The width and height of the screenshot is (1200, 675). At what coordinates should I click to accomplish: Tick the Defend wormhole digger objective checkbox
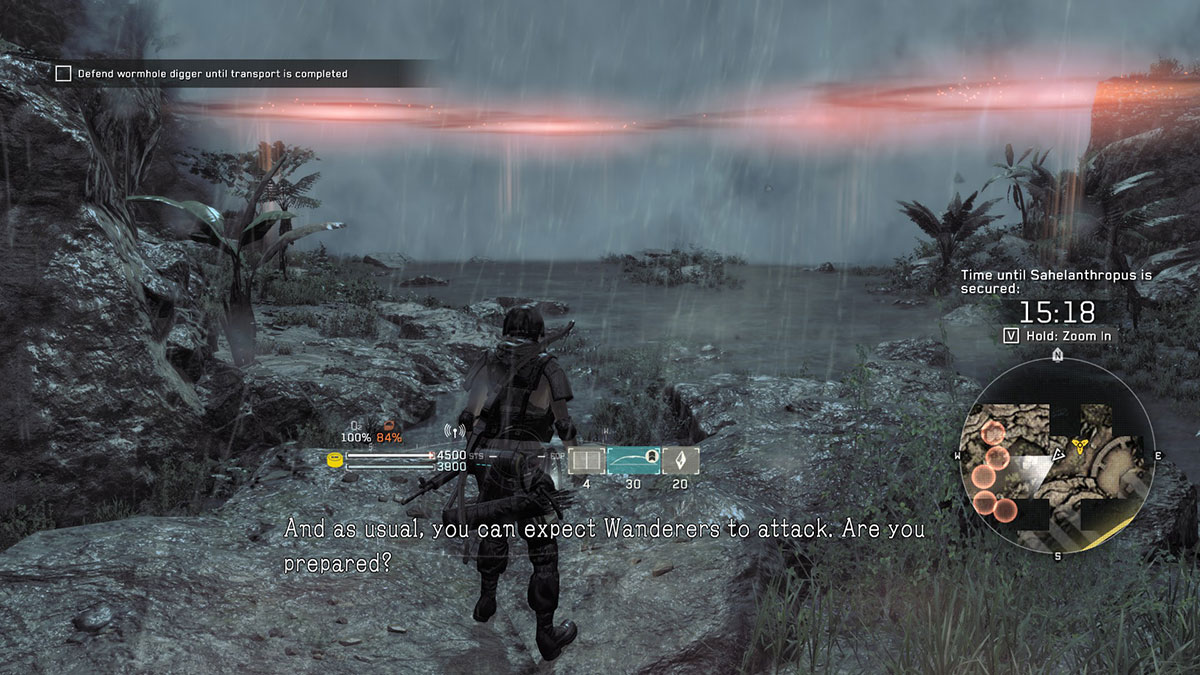click(x=63, y=73)
